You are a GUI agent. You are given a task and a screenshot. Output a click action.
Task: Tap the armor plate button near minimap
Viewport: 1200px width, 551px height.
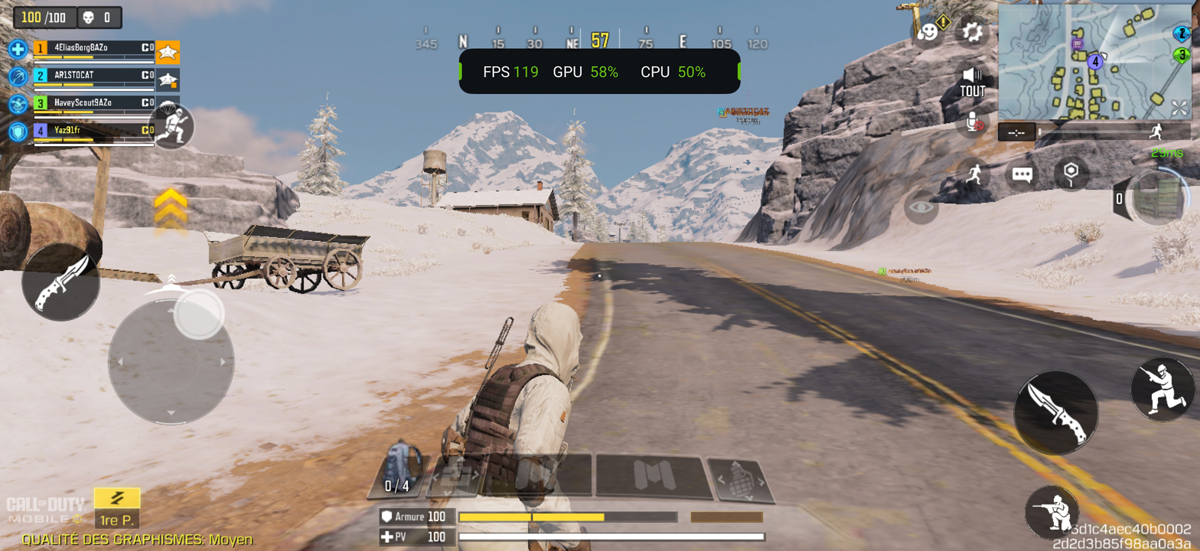pyautogui.click(x=1155, y=198)
